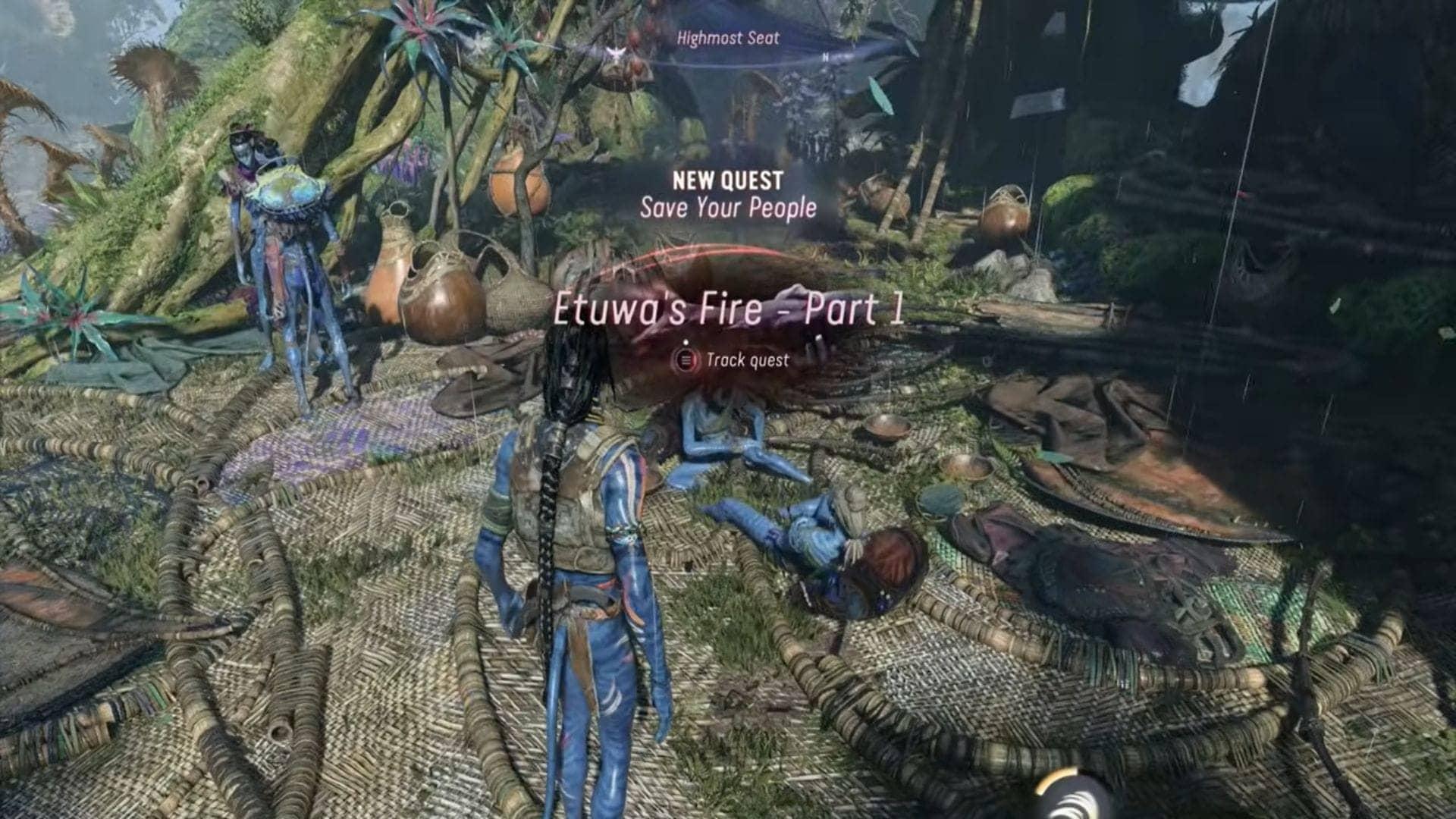Click the N marker on the compass
Screen dimensions: 1456x819
[x=826, y=57]
